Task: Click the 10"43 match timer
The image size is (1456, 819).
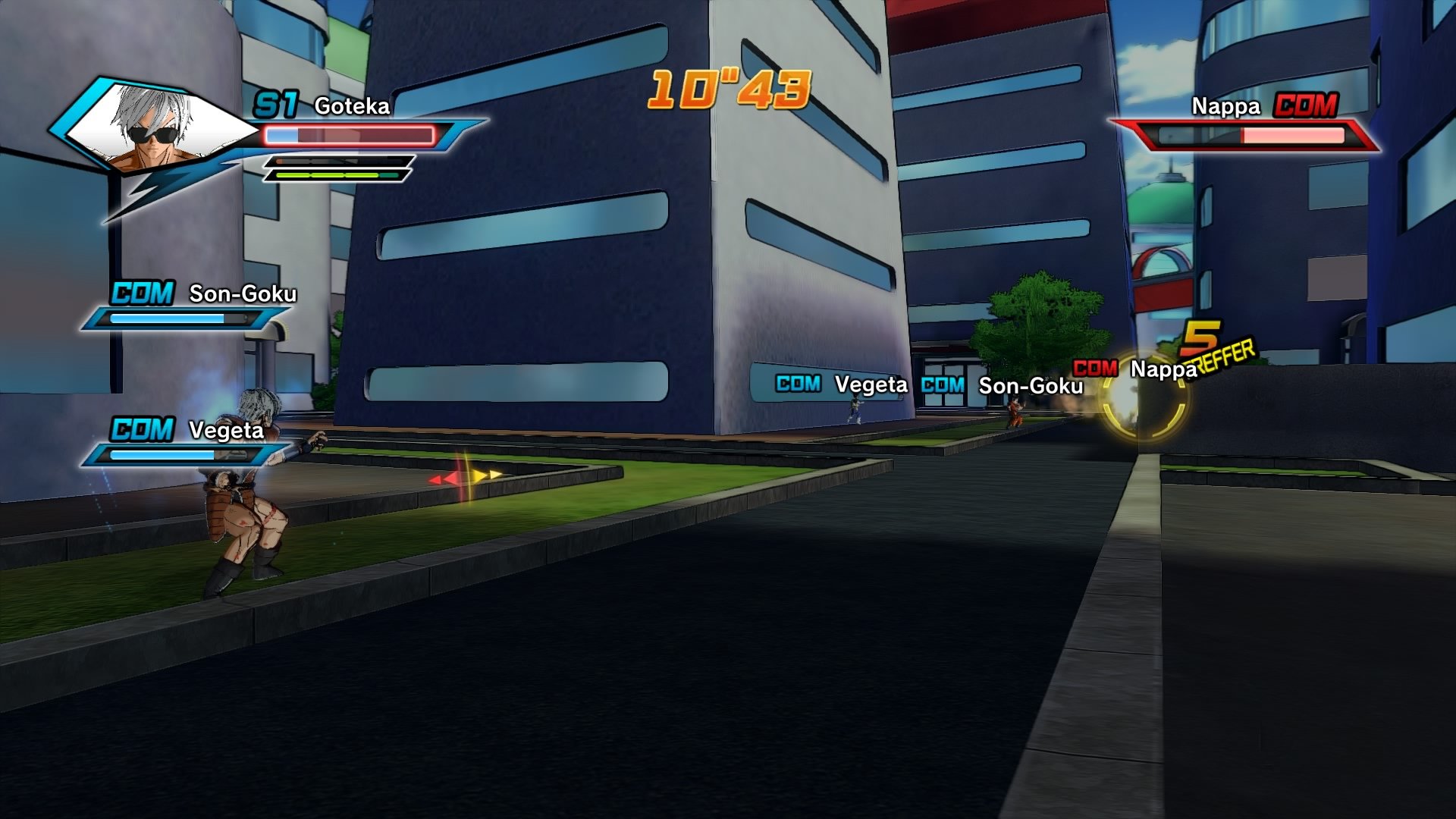Action: (x=730, y=88)
